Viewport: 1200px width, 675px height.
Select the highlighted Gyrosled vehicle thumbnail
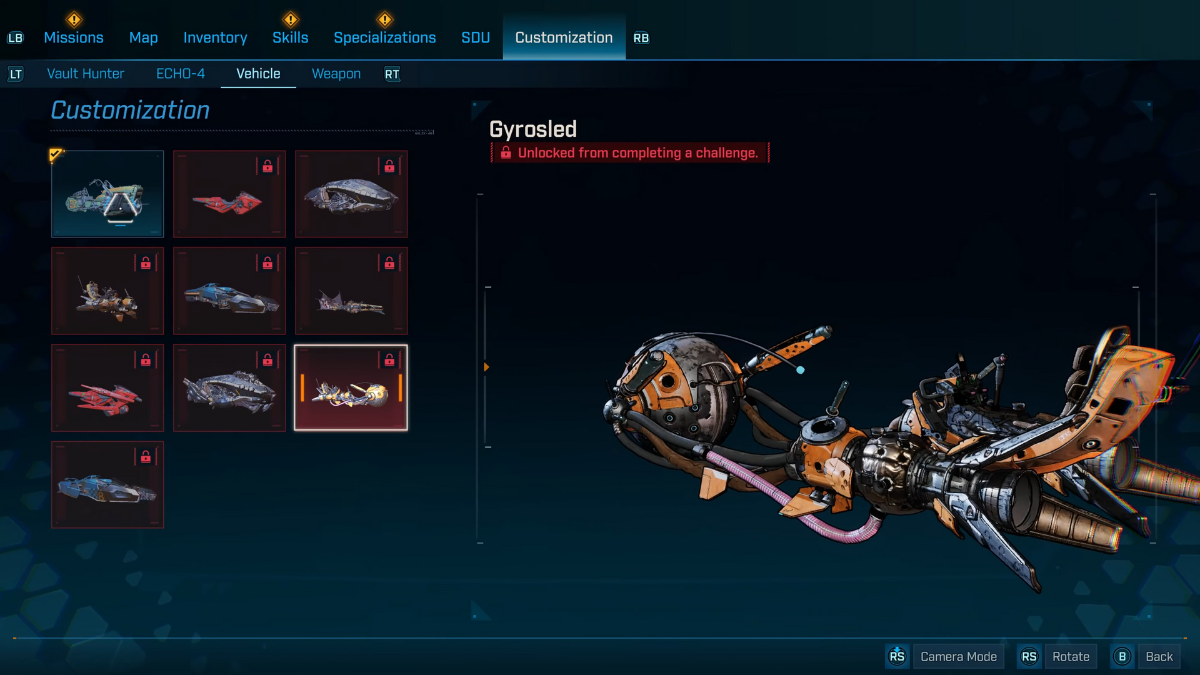pos(351,387)
